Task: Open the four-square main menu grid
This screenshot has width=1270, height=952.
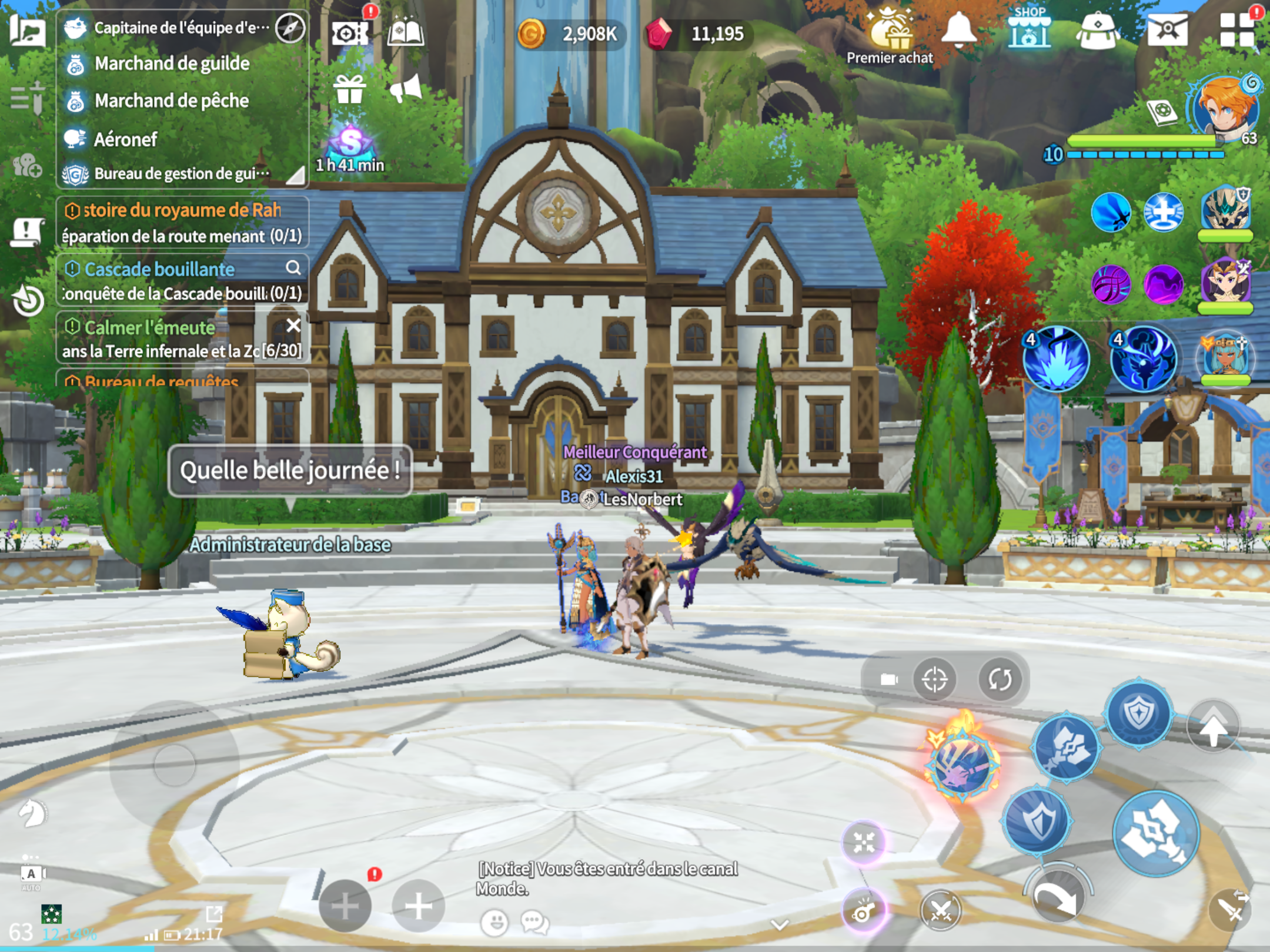Action: pos(1237,31)
